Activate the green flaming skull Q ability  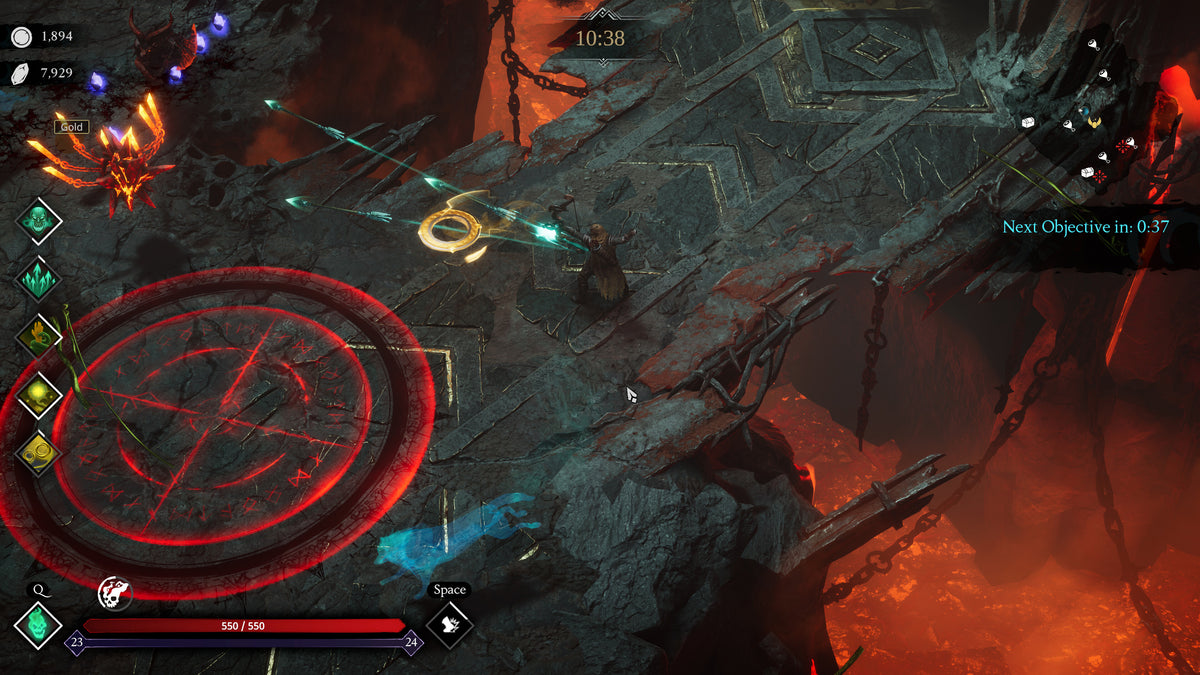(38, 625)
